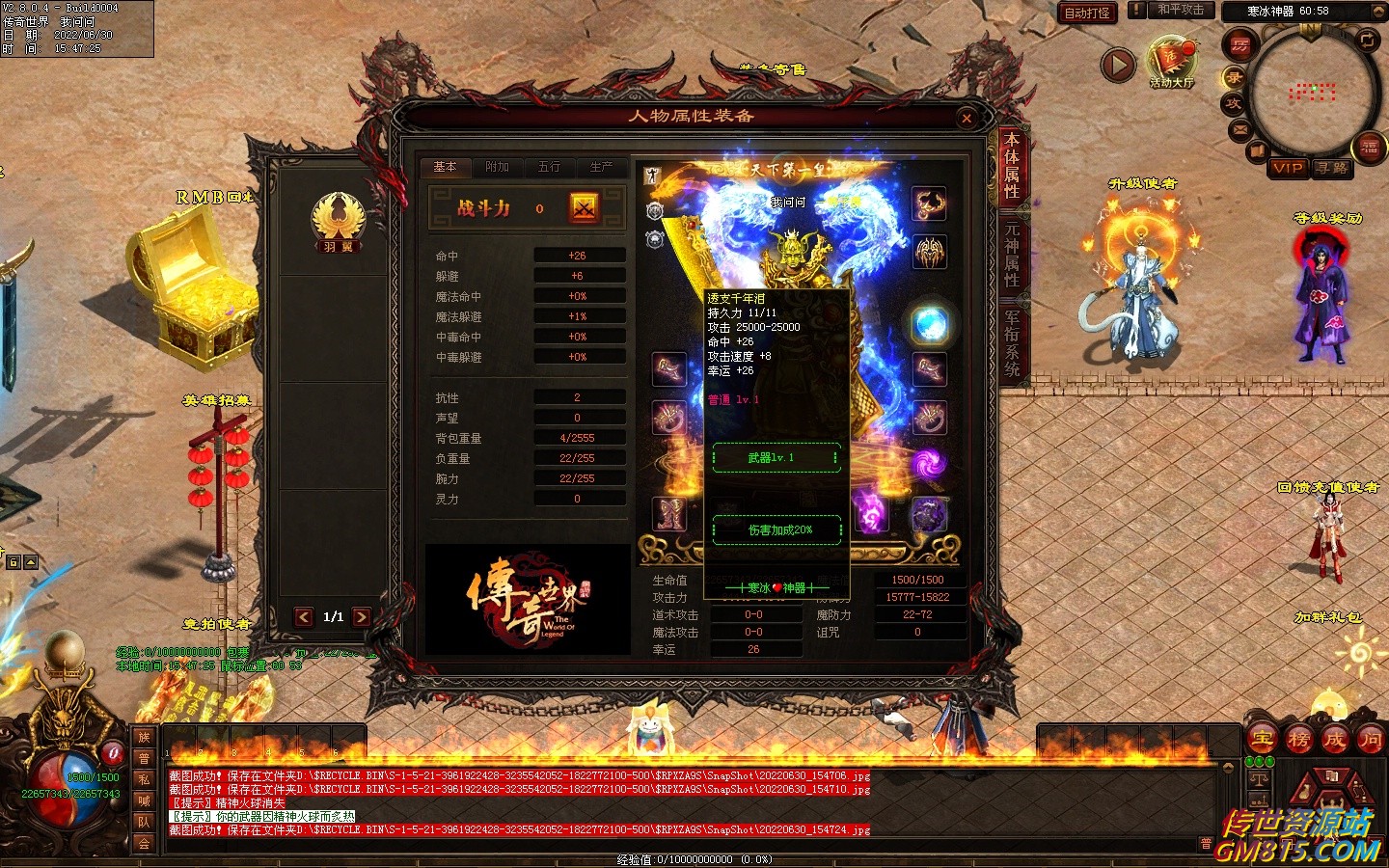Open the 榜 rankings button
The image size is (1389, 868).
pyautogui.click(x=1298, y=740)
